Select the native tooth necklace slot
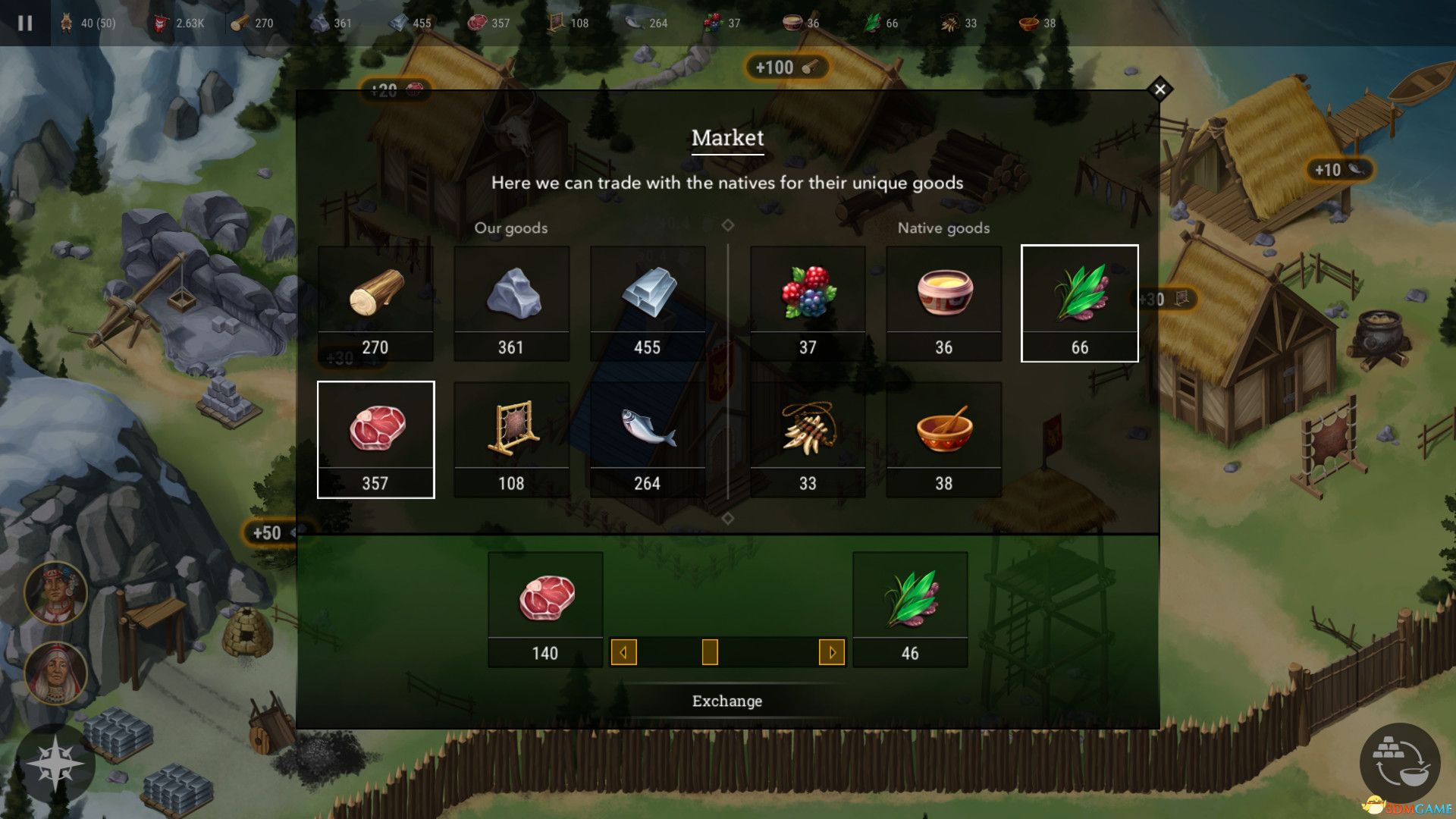The image size is (1456, 819). pos(808,440)
